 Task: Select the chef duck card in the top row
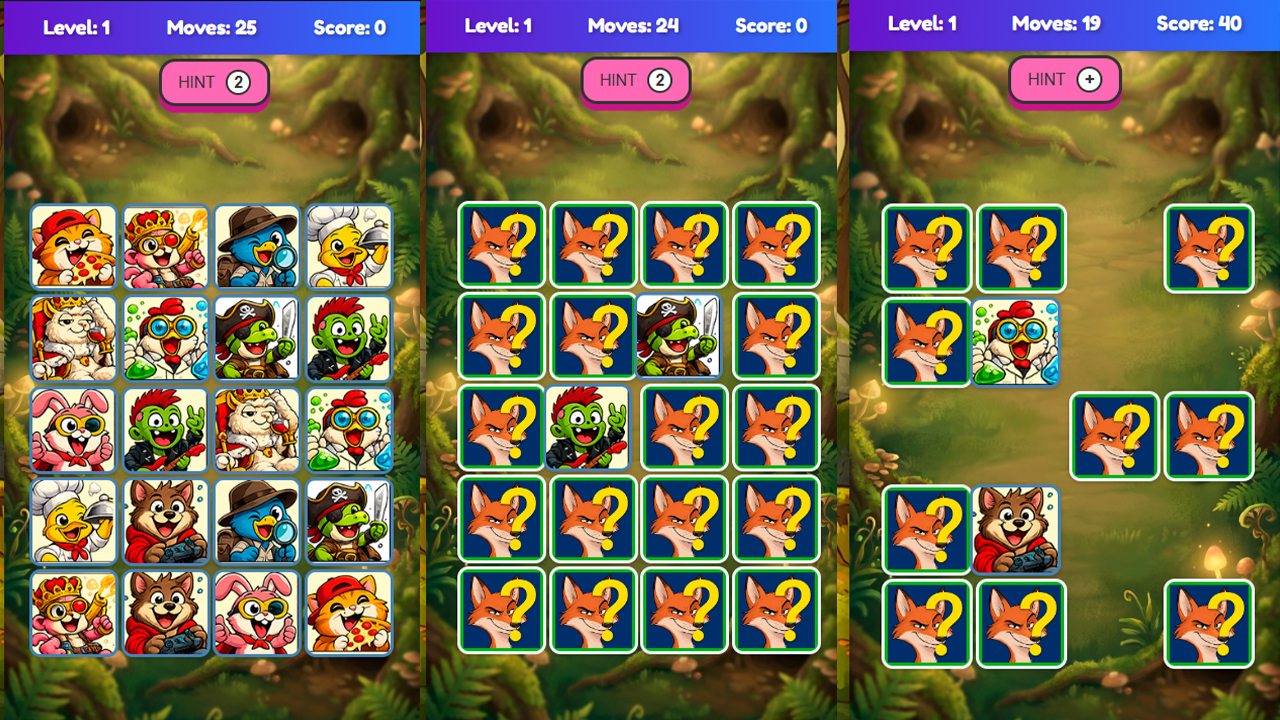(x=350, y=246)
